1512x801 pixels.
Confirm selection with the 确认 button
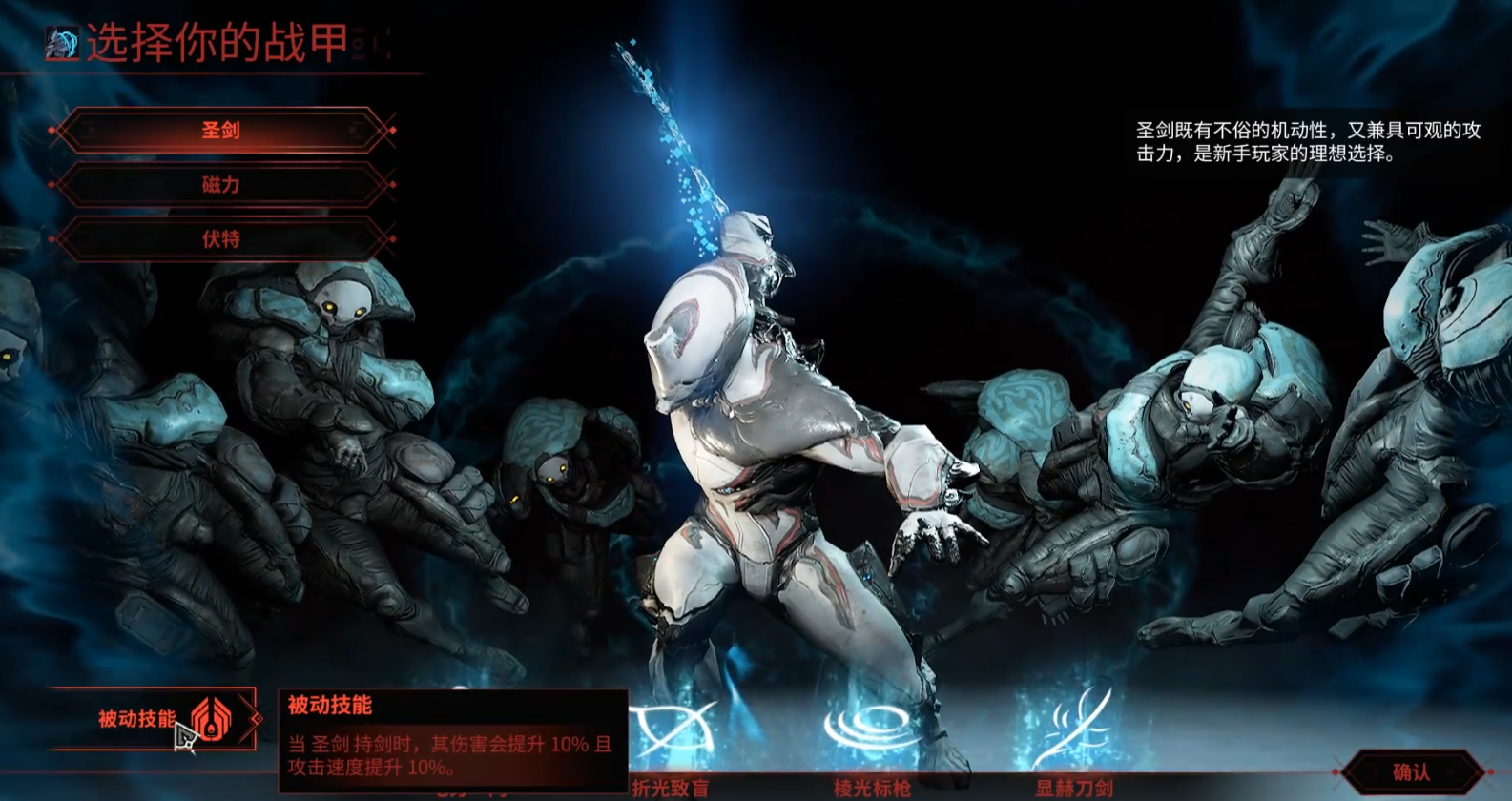click(x=1412, y=772)
